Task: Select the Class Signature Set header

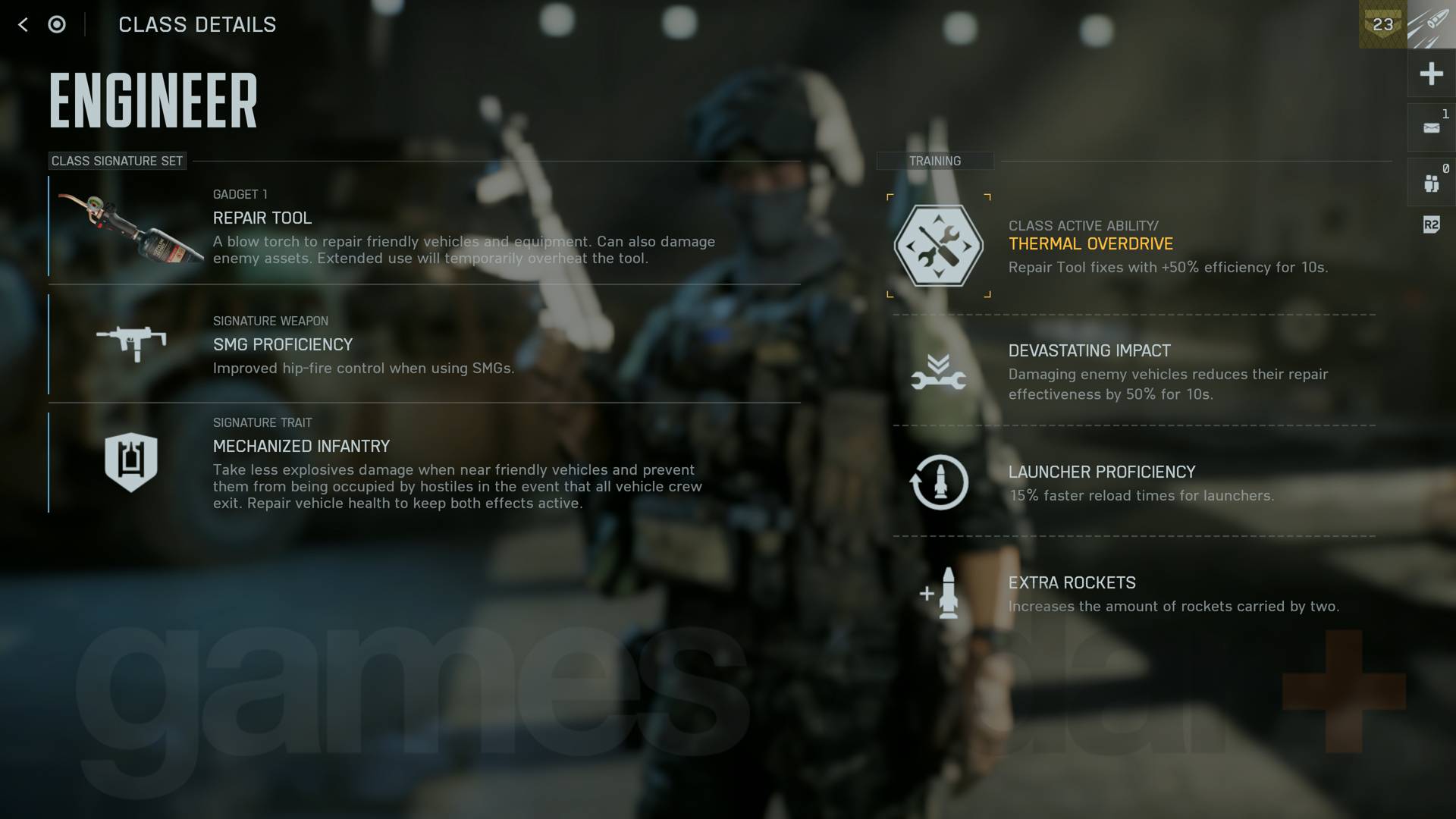Action: click(x=116, y=161)
